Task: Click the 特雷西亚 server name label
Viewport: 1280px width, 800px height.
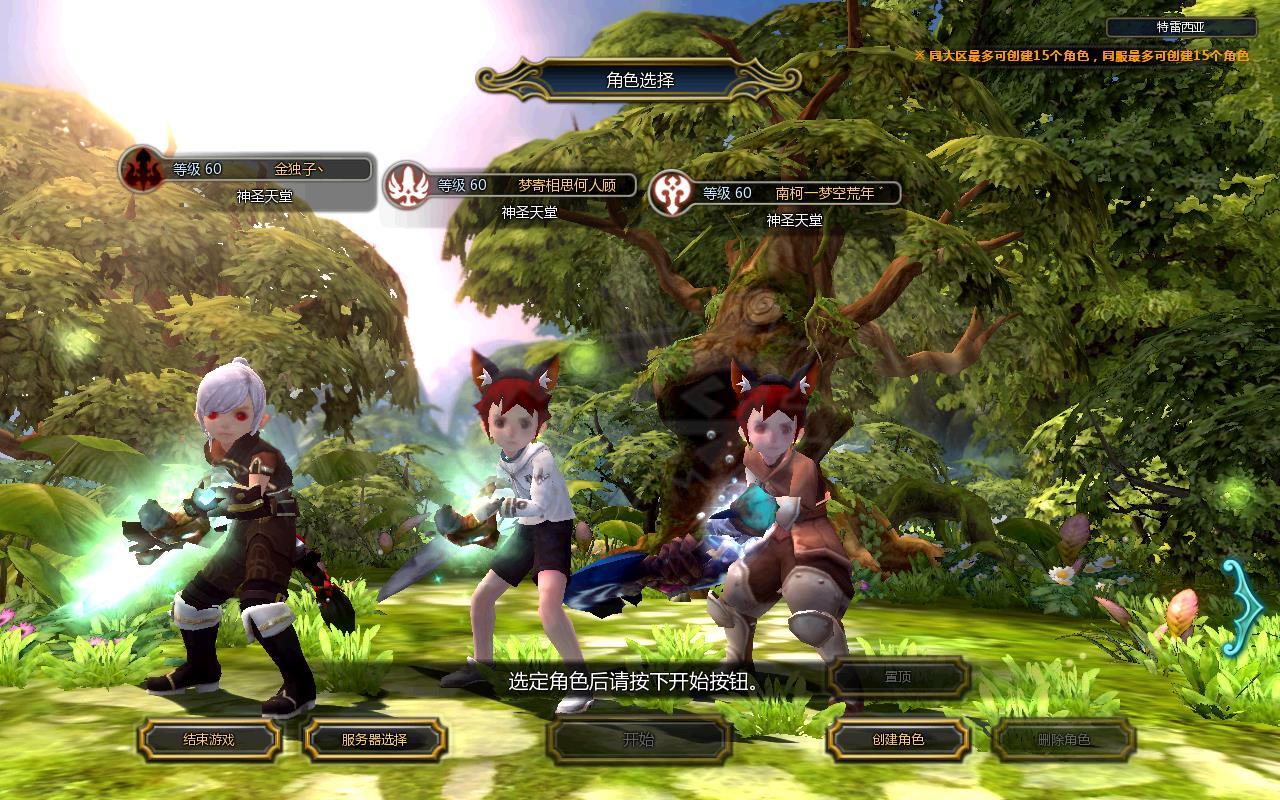Action: tap(1181, 28)
